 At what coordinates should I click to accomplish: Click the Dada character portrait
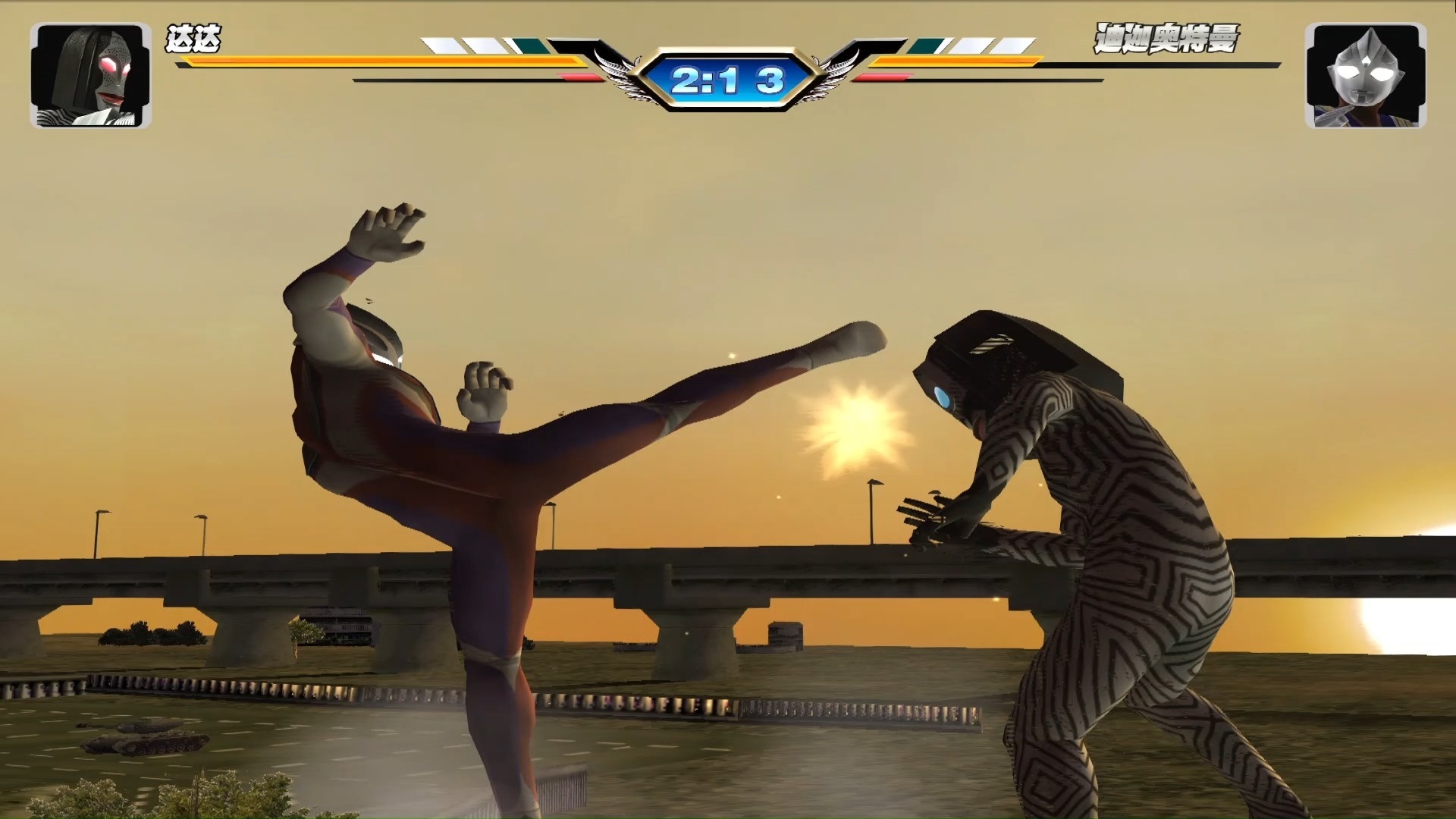[90, 75]
